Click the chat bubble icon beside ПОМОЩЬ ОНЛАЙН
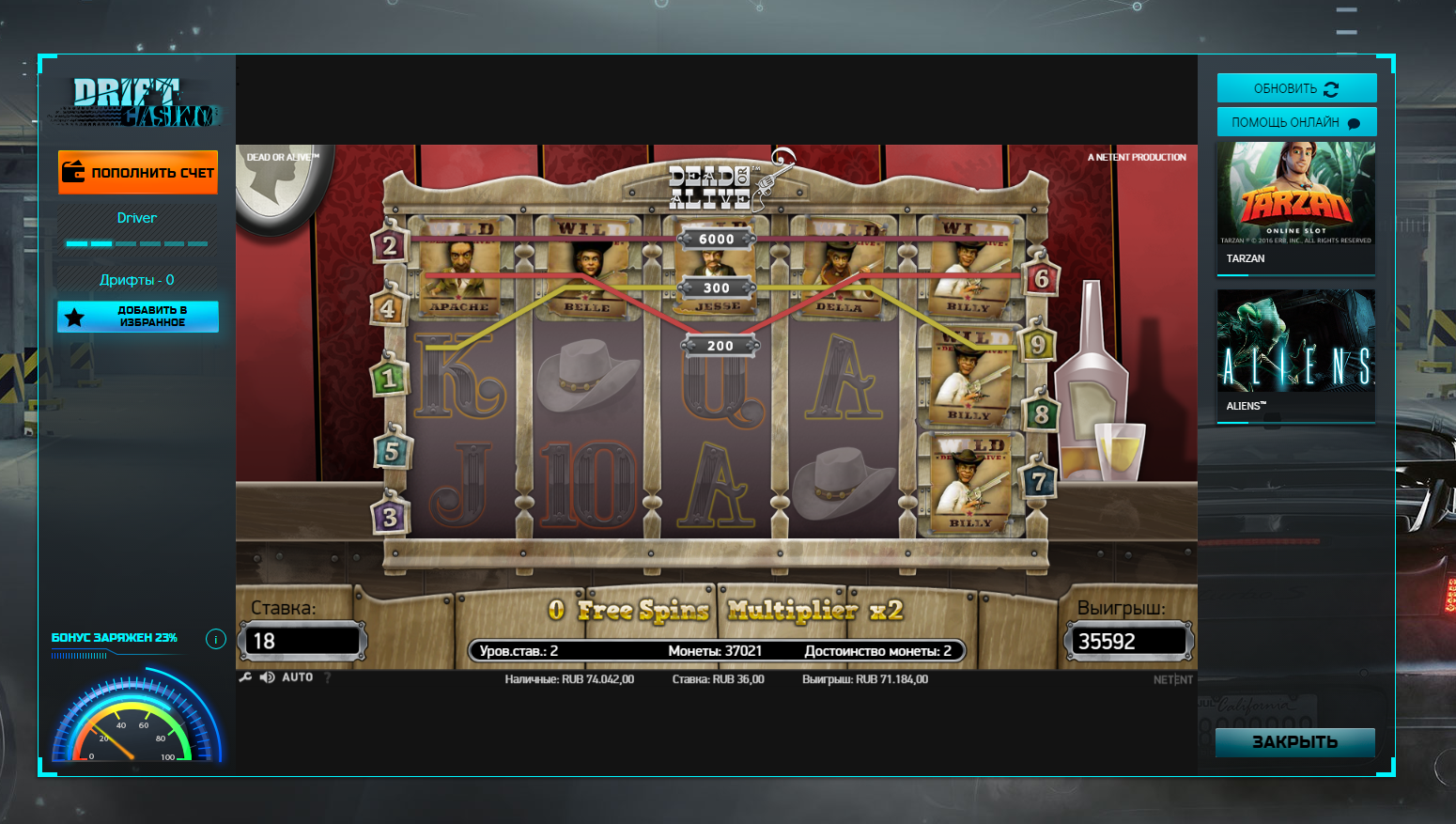The image size is (1456, 824). (1353, 121)
